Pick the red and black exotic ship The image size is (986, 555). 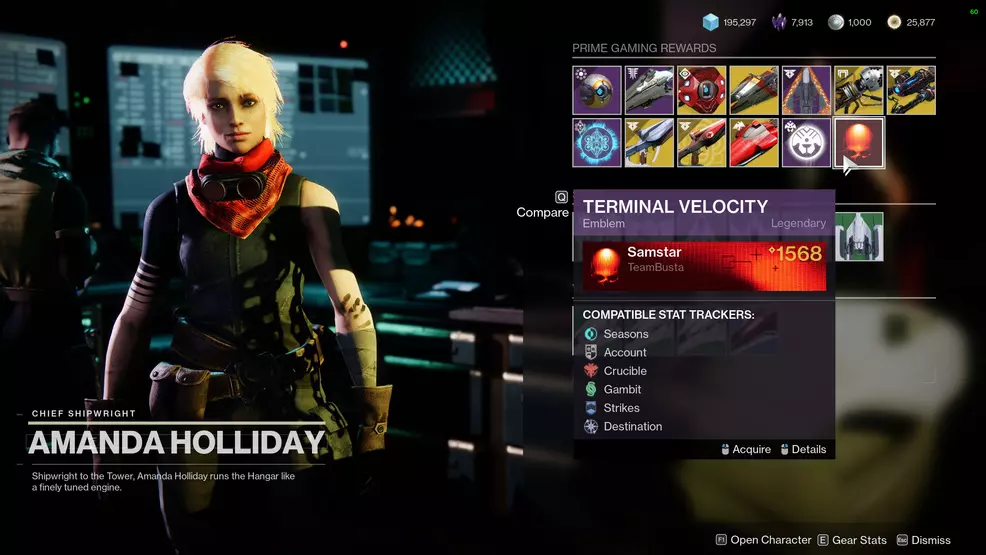pyautogui.click(x=754, y=90)
